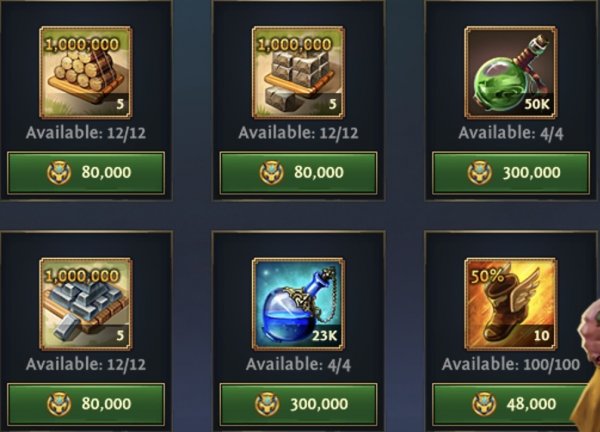
Task: Buy the wood logs for 80,000
Action: coord(86,173)
